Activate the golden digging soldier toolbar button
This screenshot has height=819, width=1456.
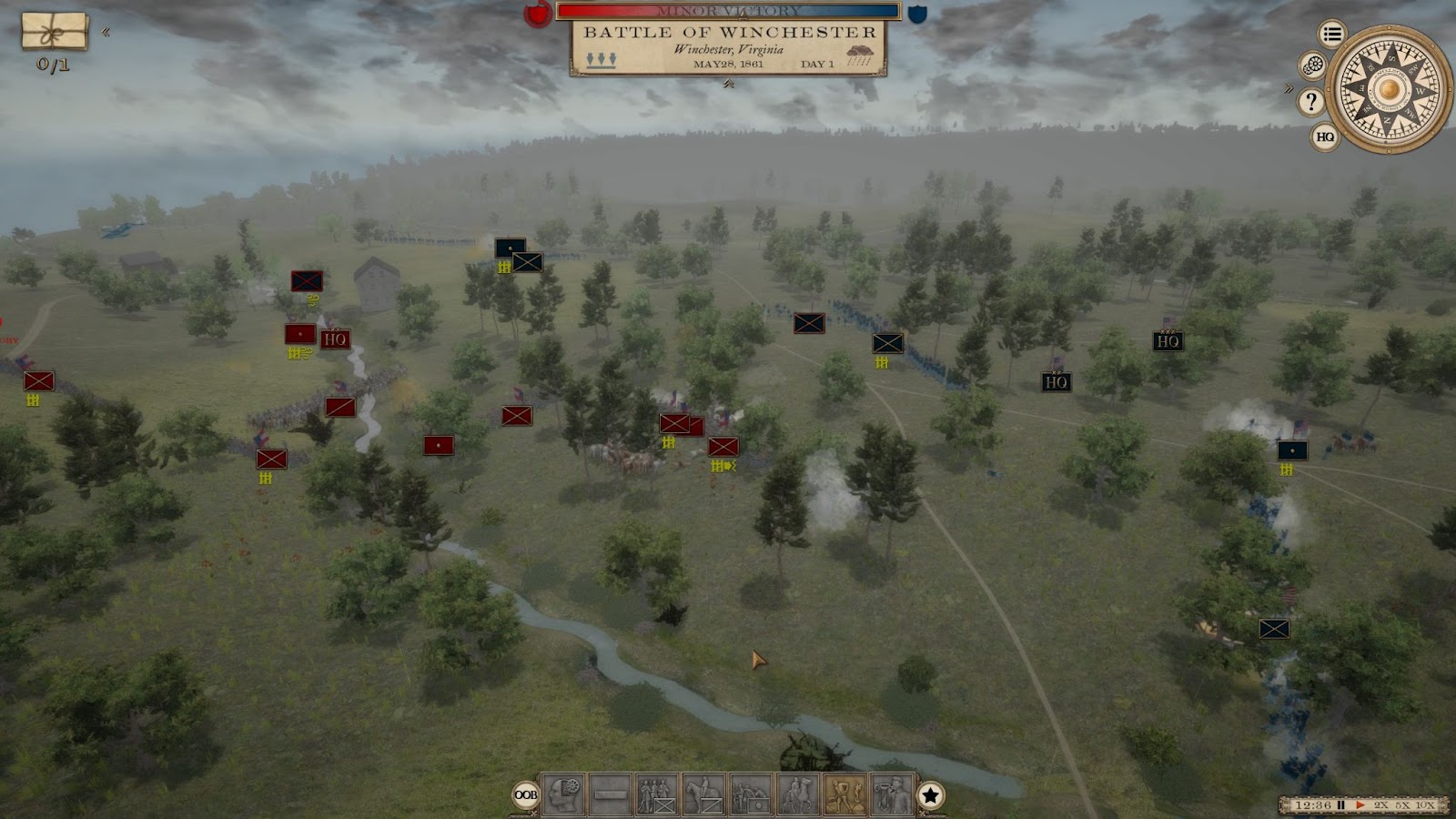845,794
